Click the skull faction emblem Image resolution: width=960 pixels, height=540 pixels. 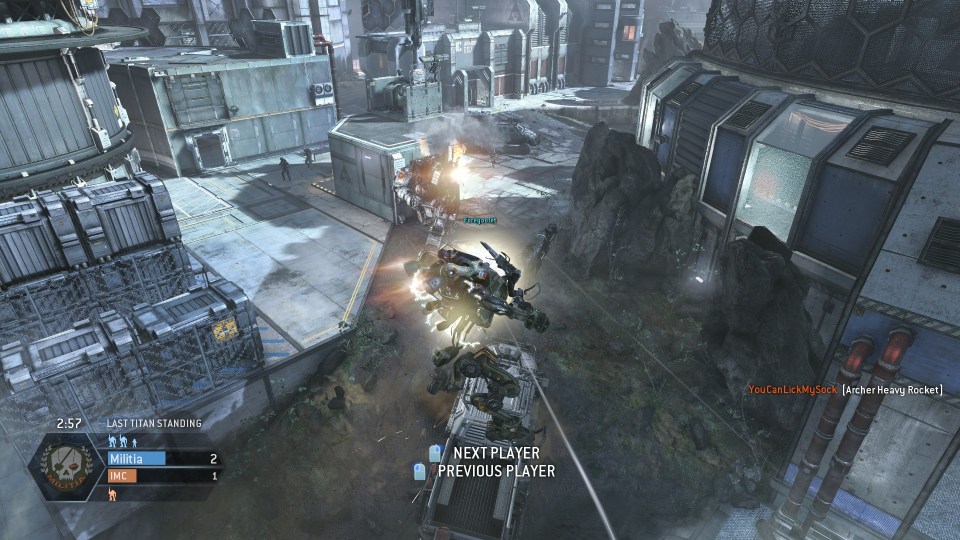point(67,466)
